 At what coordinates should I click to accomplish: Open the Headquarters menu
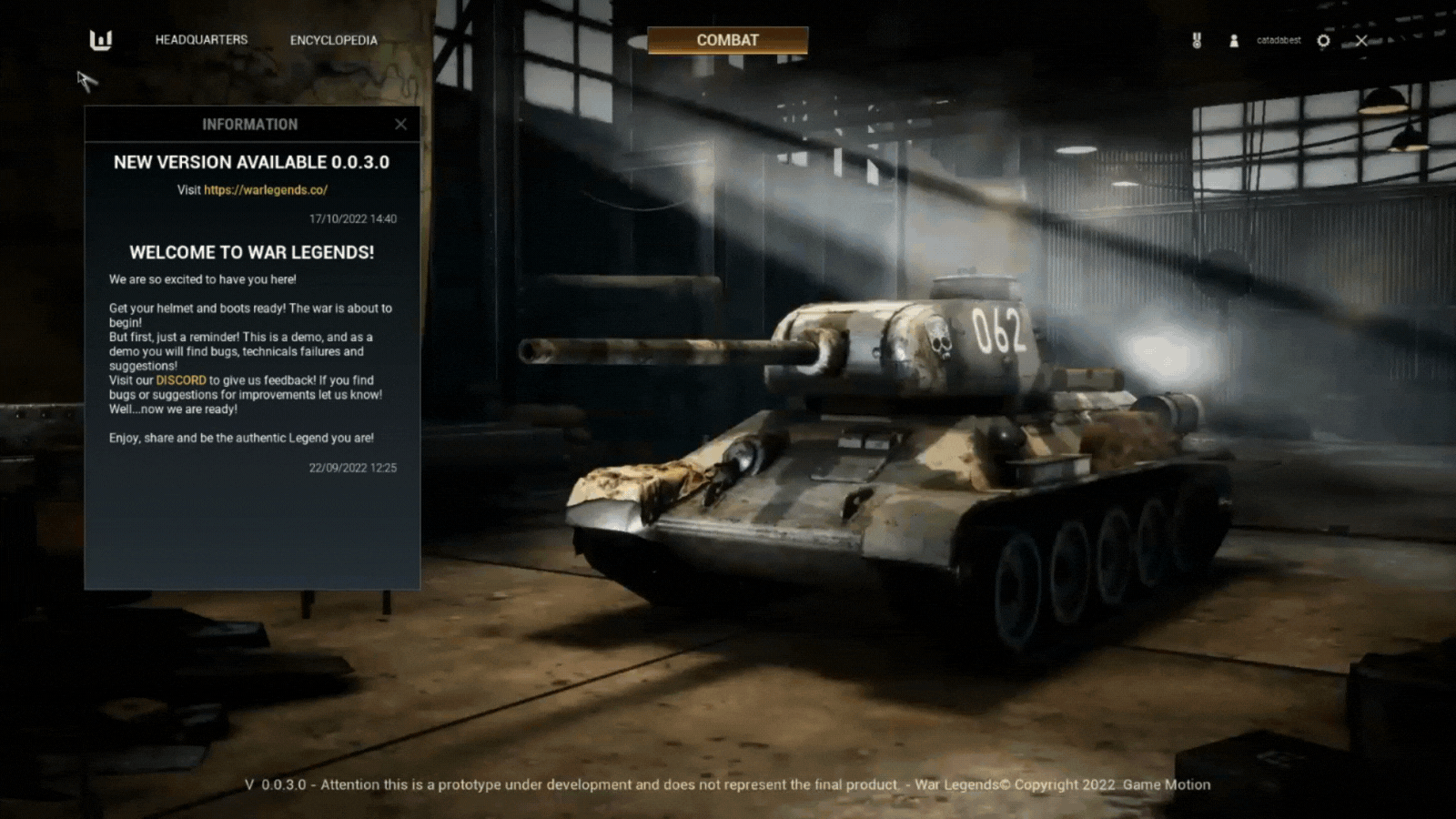201,40
